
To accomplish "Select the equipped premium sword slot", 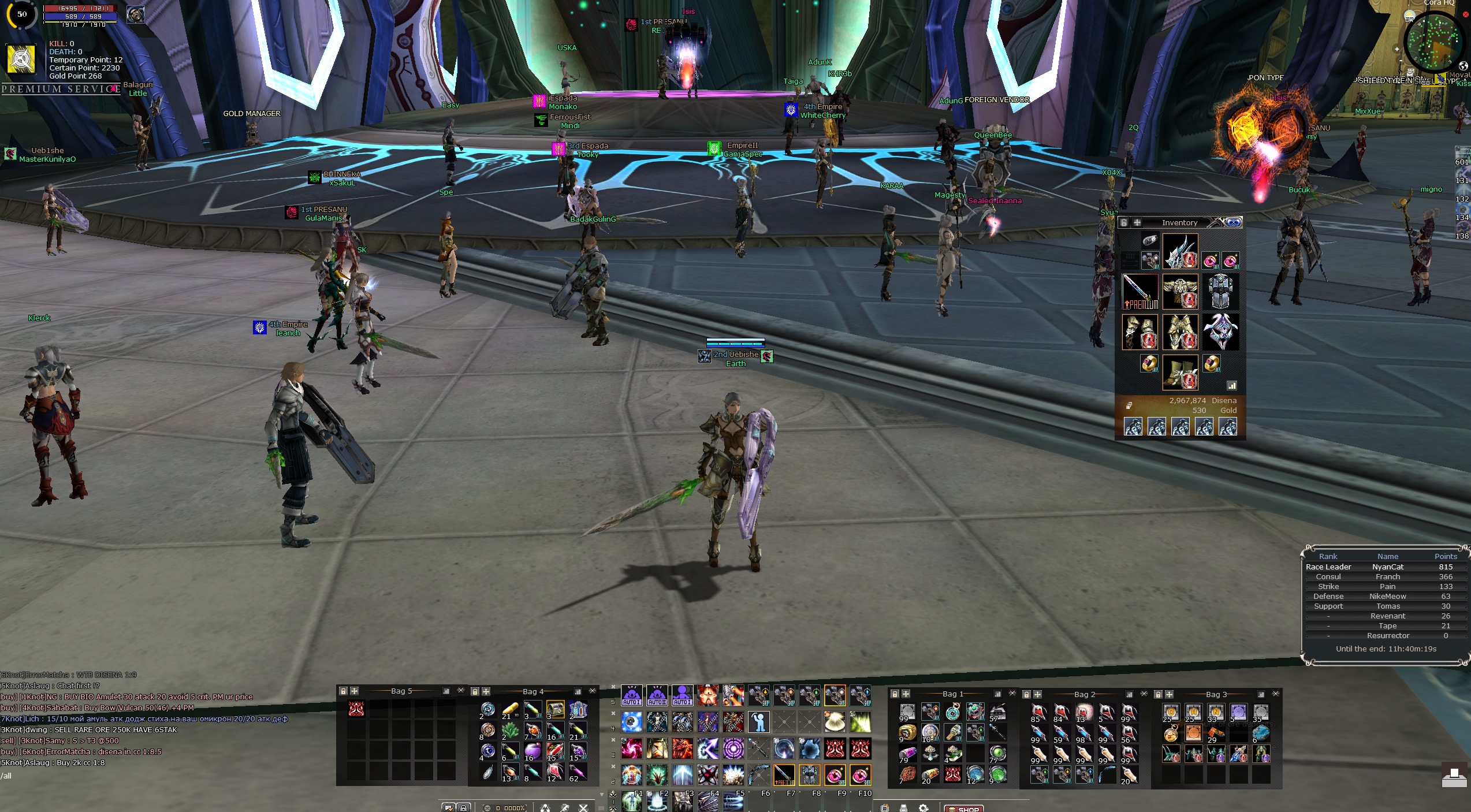I will (1139, 292).
